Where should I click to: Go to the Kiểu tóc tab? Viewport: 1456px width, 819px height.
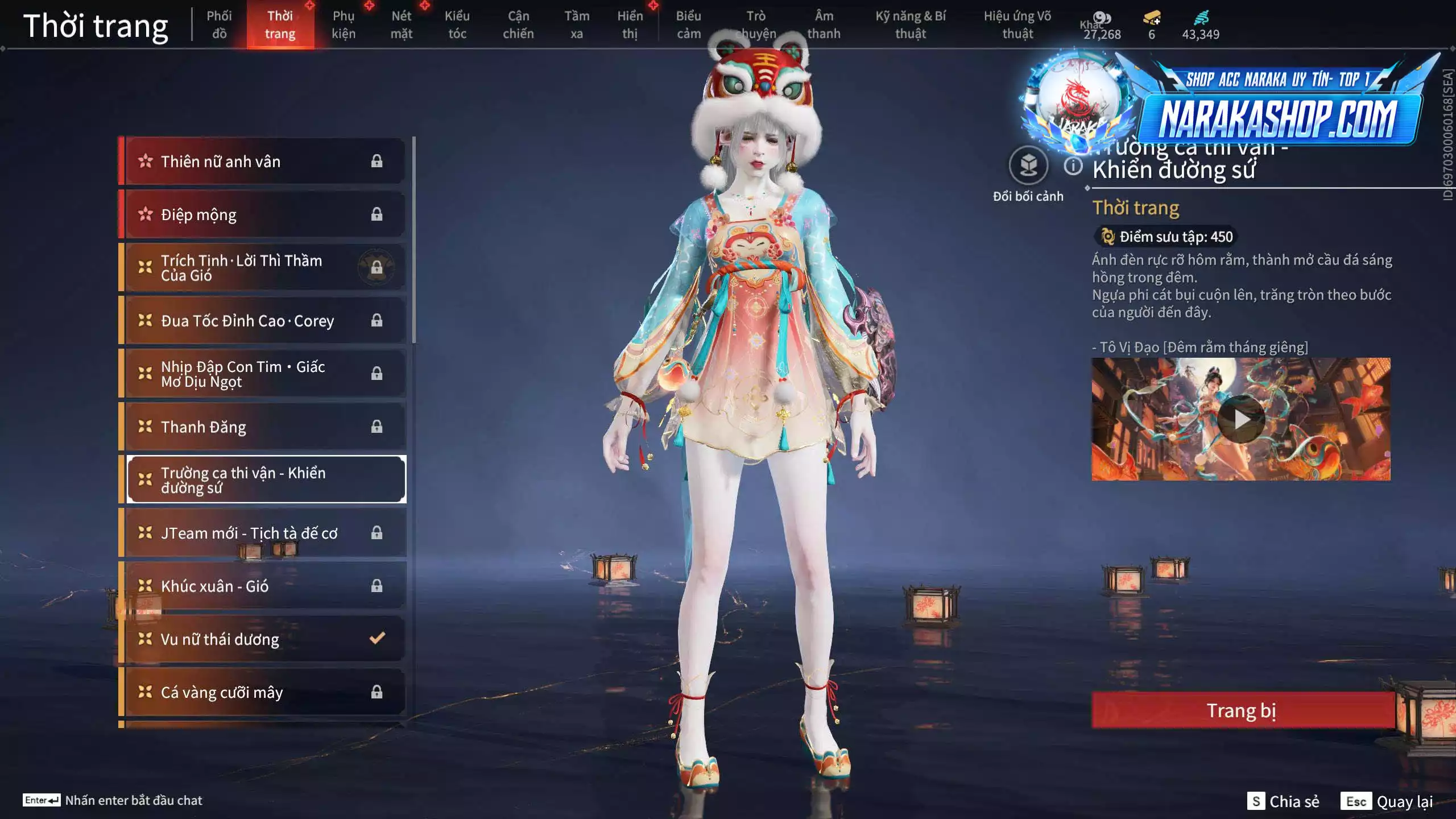point(457,25)
